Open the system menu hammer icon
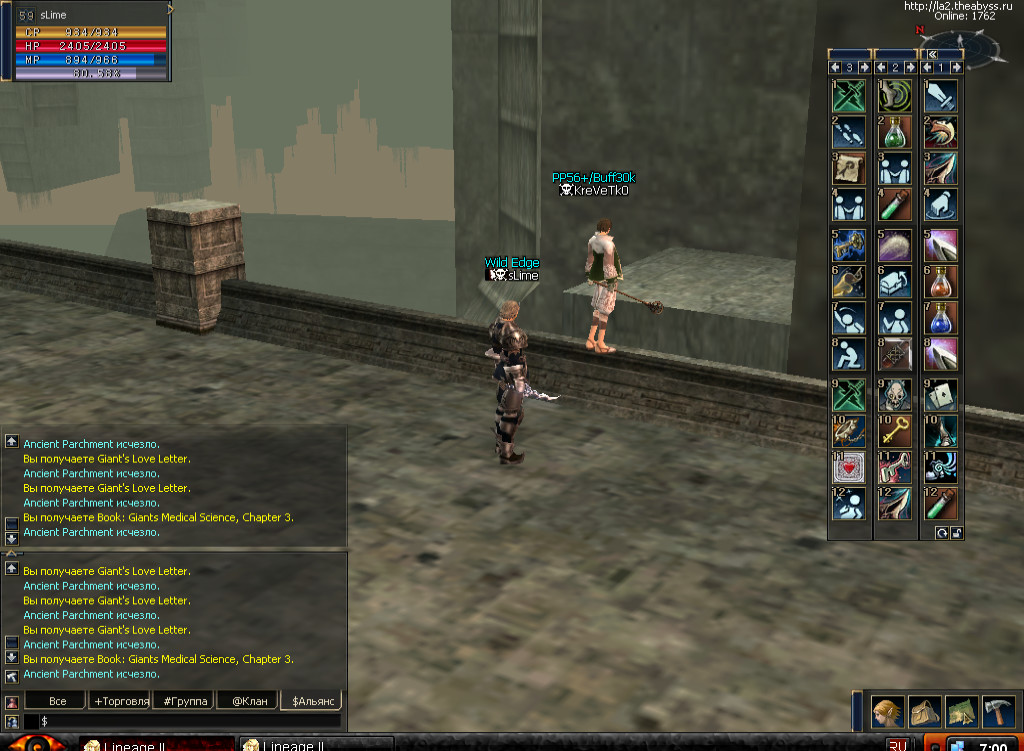Screen dimensions: 1024x751 pyautogui.click(x=998, y=711)
